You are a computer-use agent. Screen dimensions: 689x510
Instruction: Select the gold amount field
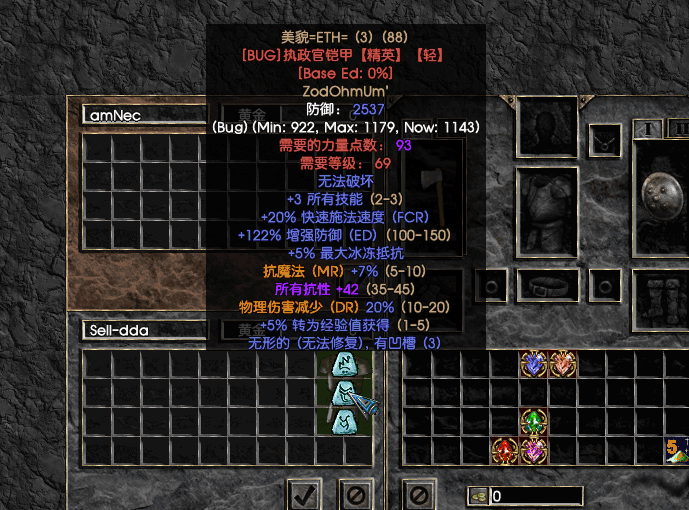tap(536, 495)
